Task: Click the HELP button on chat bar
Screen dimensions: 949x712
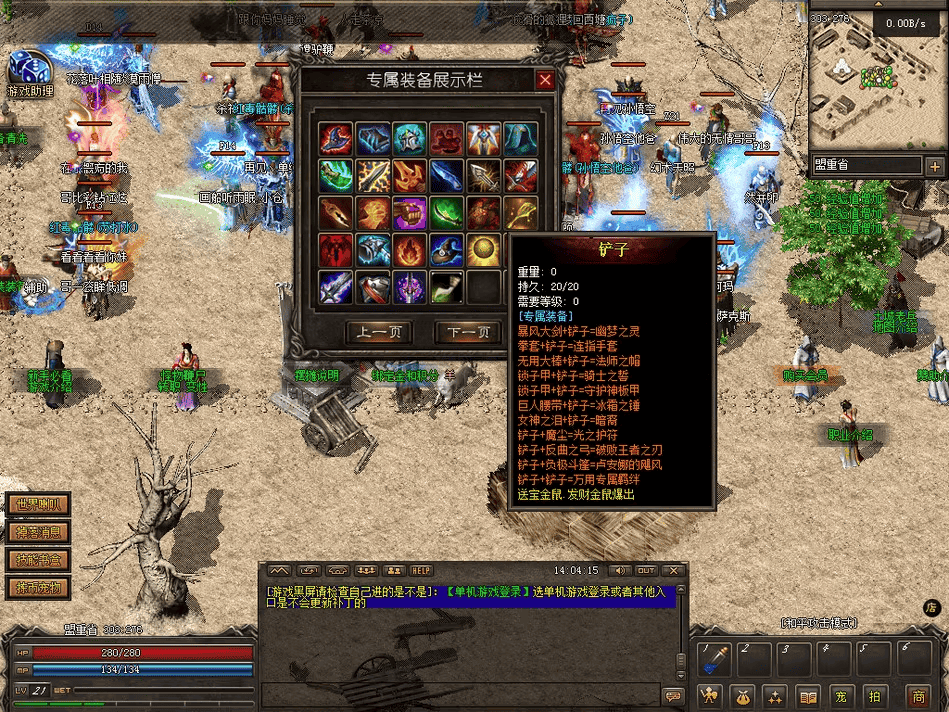Action: tap(422, 571)
